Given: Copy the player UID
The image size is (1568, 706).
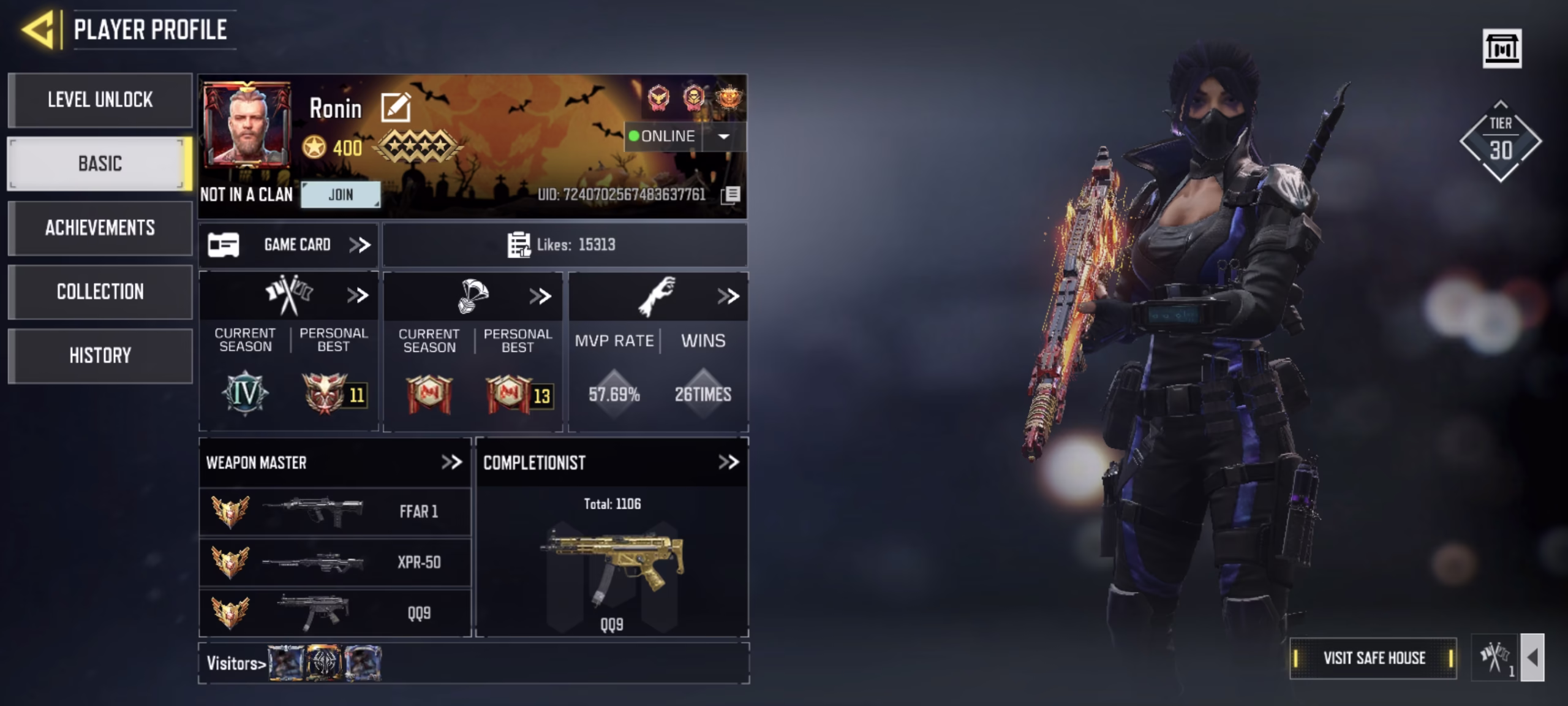Looking at the screenshot, I should tap(731, 195).
